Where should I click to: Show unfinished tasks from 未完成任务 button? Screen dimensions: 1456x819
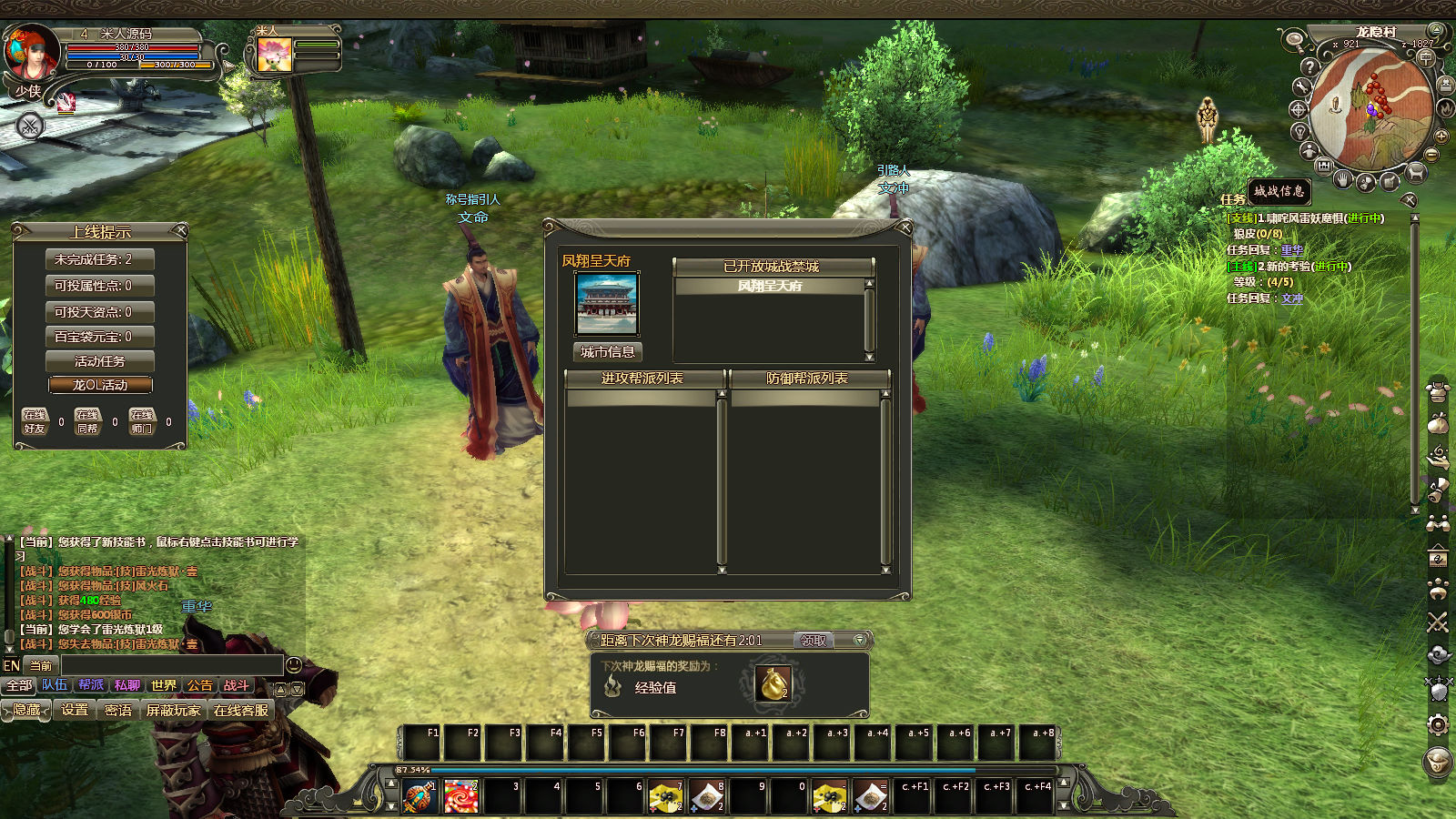click(x=100, y=259)
